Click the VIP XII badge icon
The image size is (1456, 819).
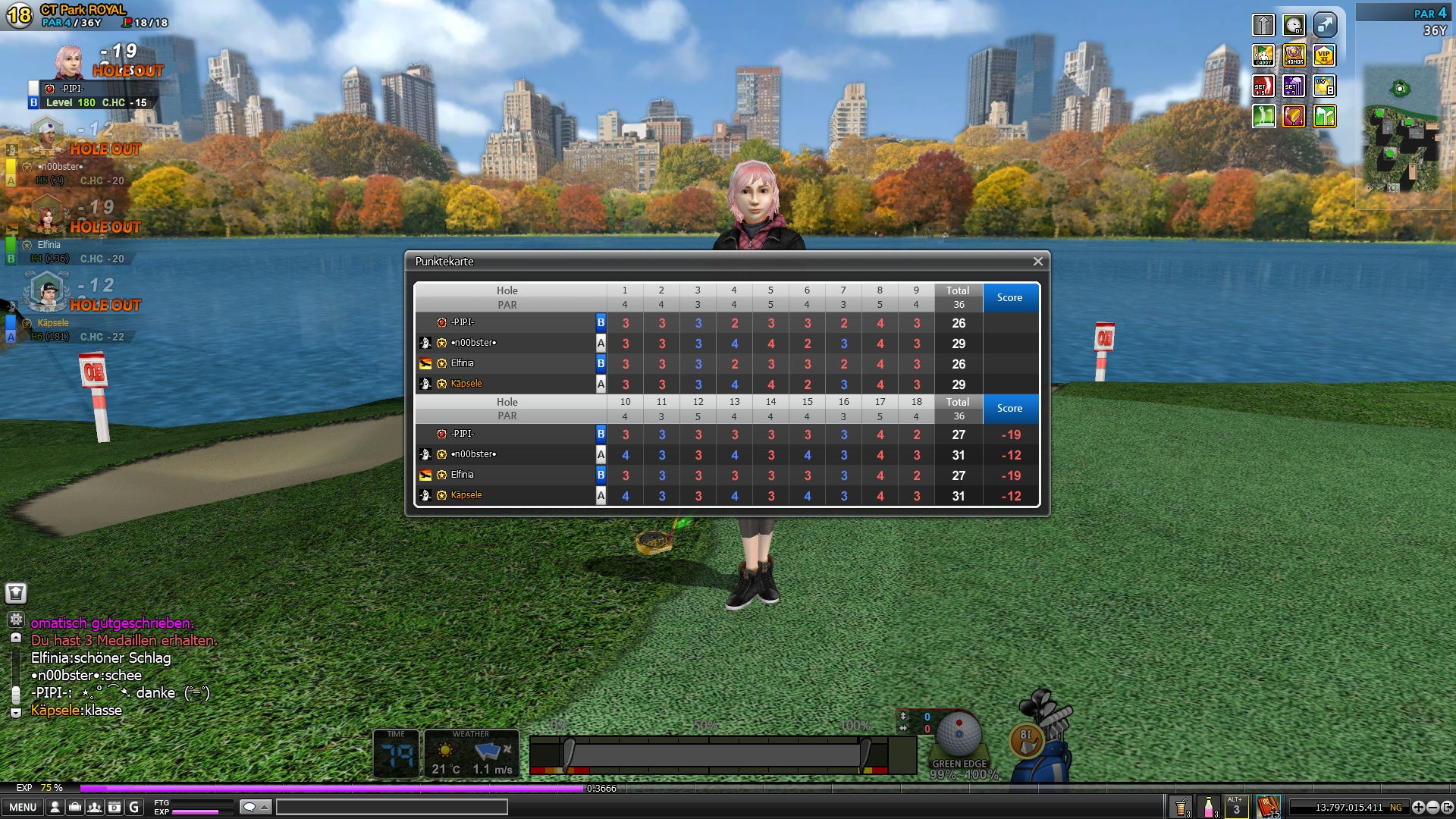tap(1324, 55)
